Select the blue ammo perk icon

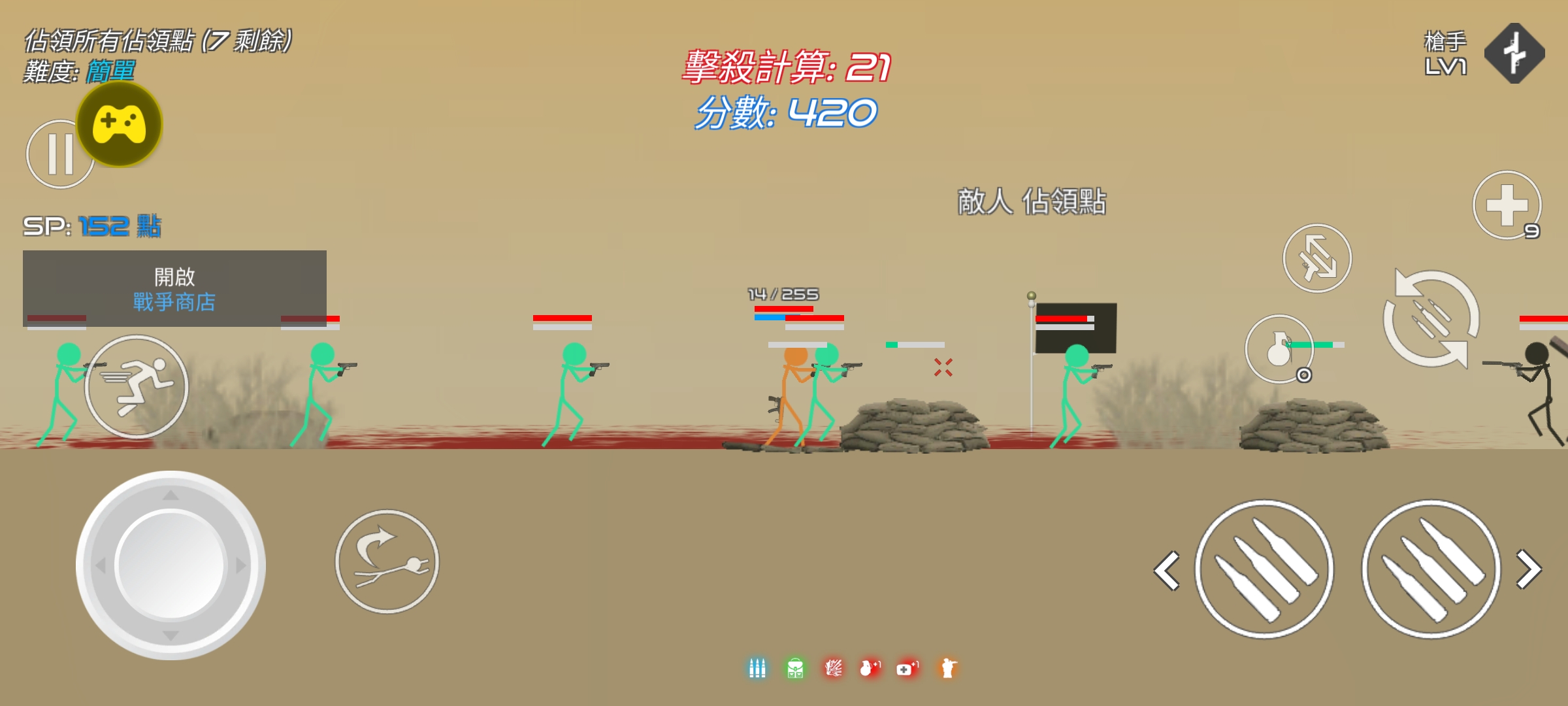(x=757, y=668)
